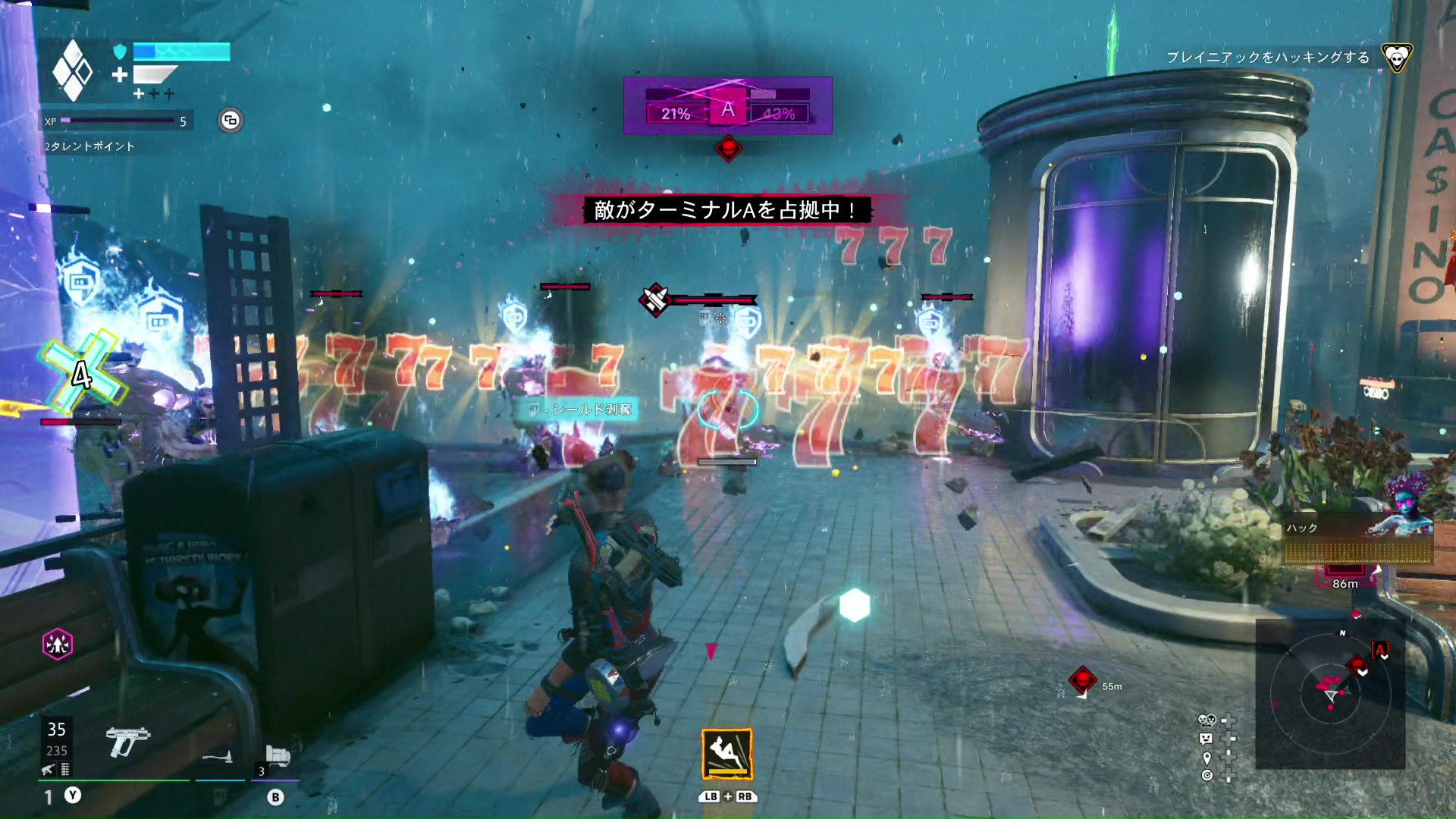Click the location pin quick-ping icon
The image size is (1456, 819).
click(x=1207, y=758)
